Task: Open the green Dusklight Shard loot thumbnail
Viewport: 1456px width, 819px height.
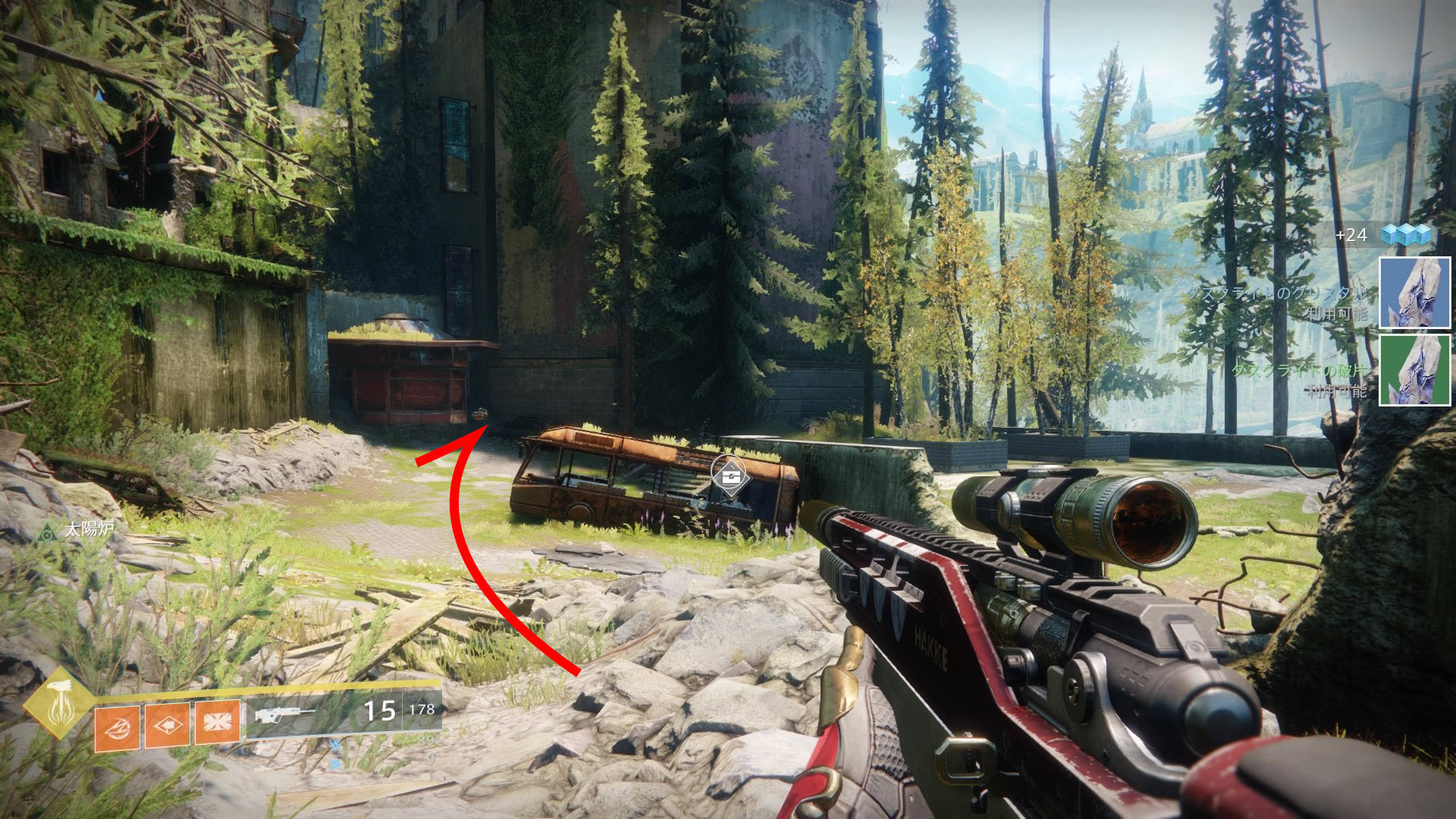Action: click(x=1414, y=370)
